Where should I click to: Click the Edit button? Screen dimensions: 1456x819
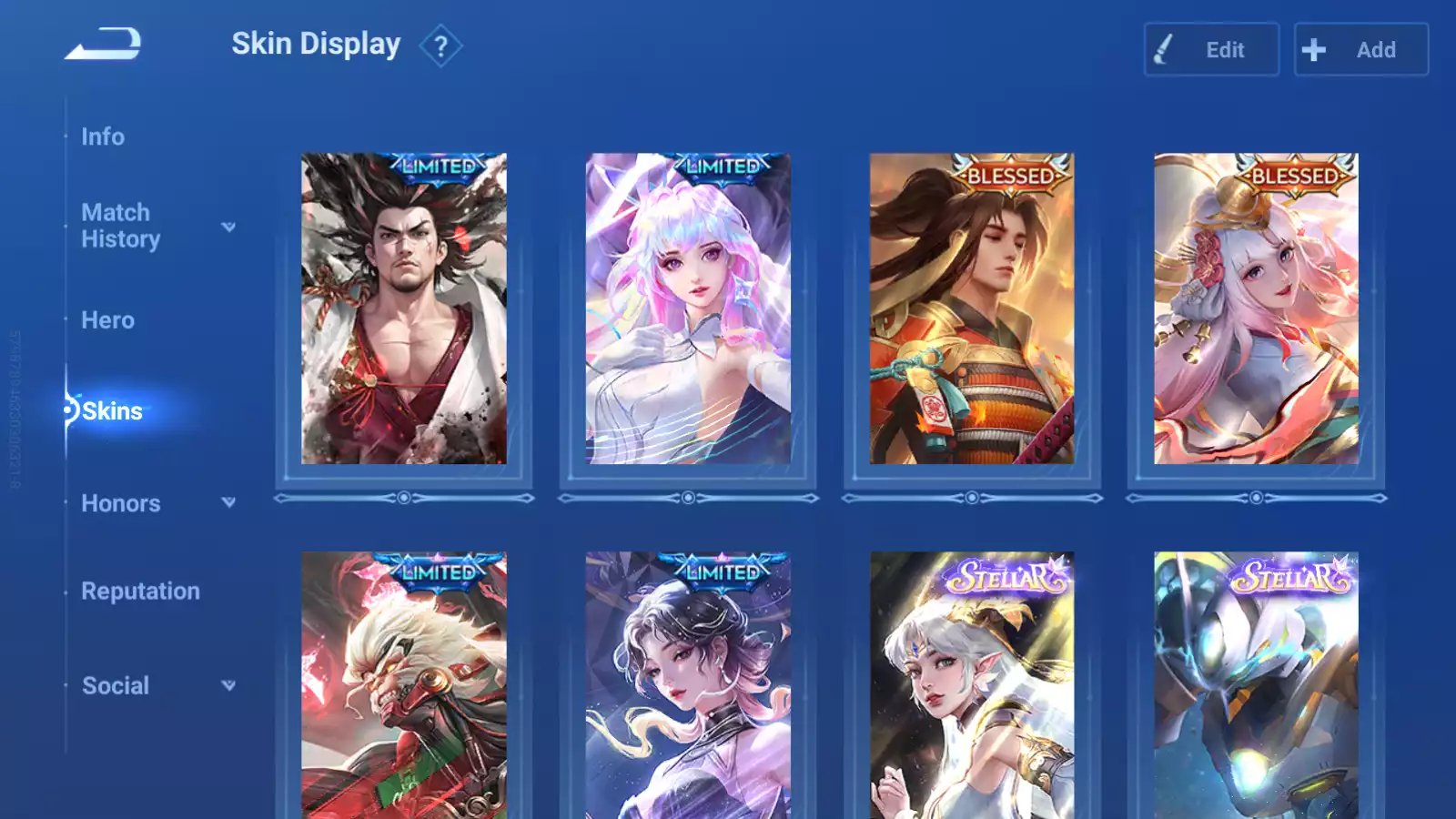click(1211, 50)
